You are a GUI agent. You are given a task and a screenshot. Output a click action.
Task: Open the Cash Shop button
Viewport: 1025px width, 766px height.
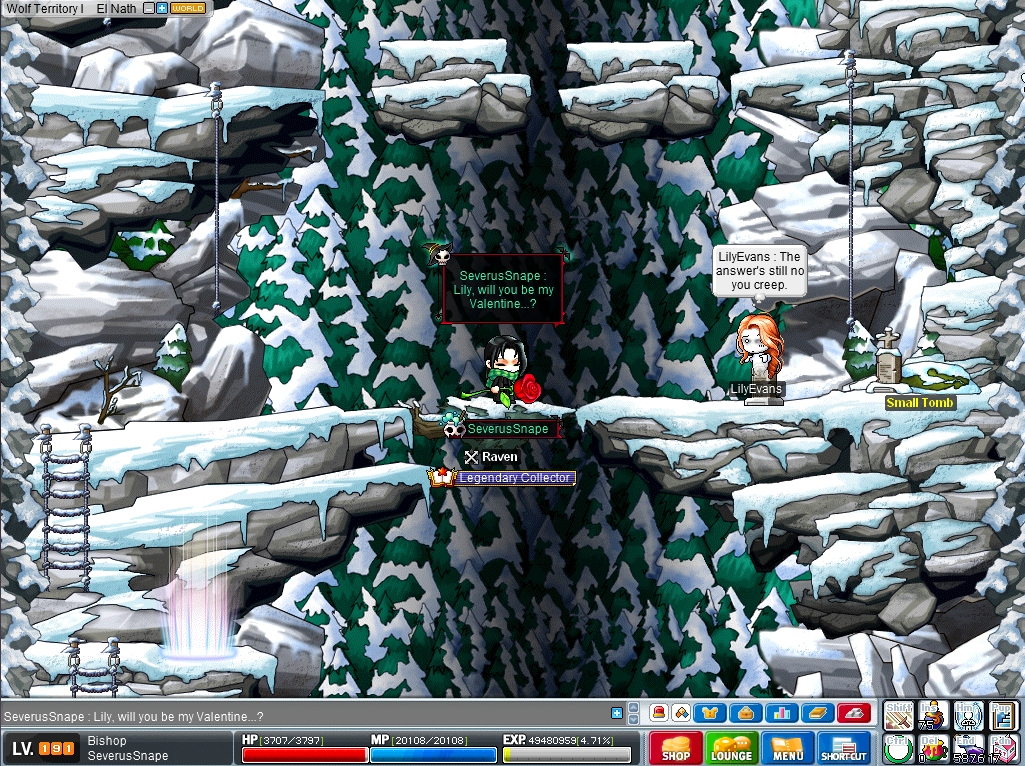click(675, 748)
